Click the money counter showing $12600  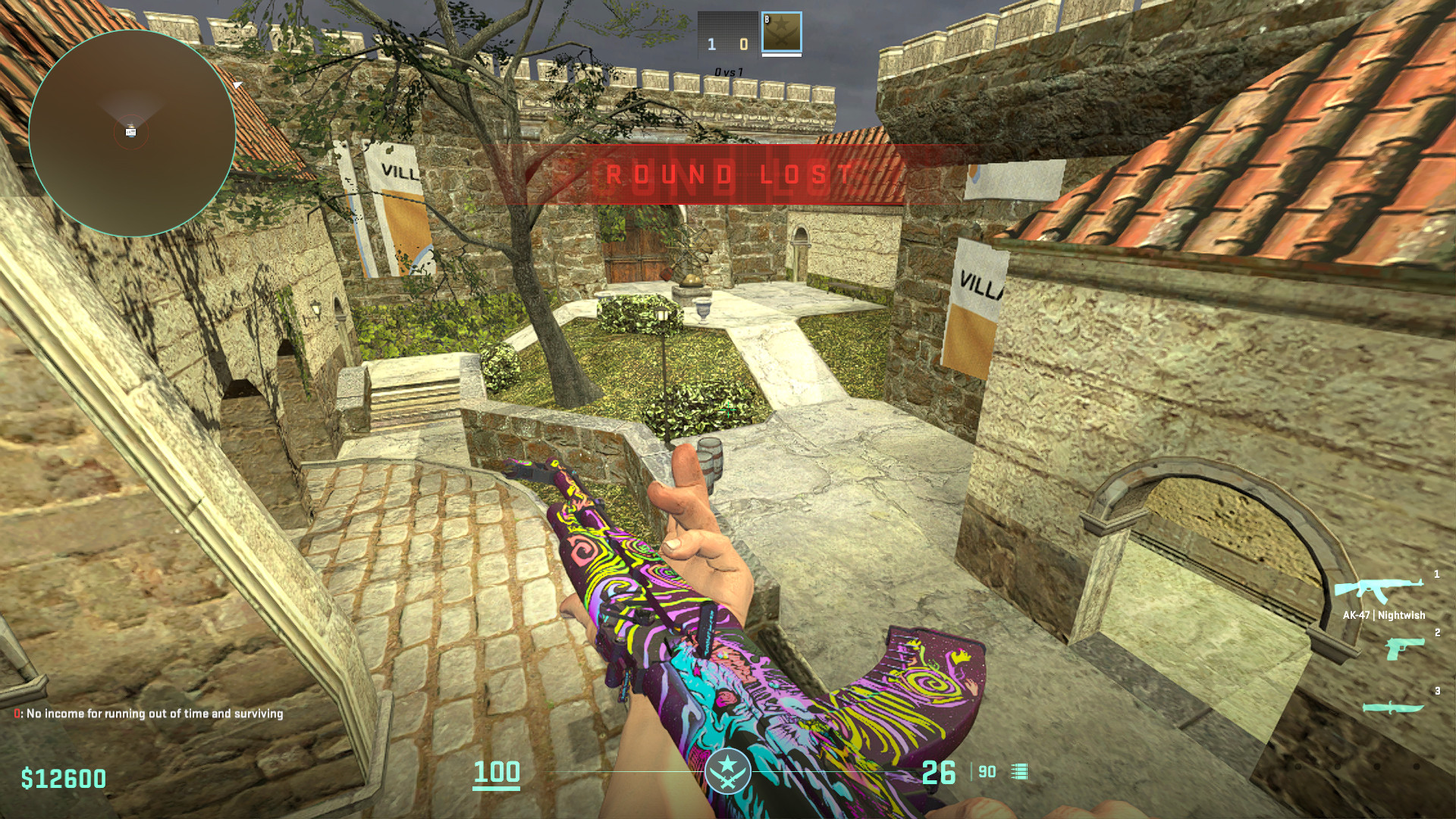[x=62, y=776]
